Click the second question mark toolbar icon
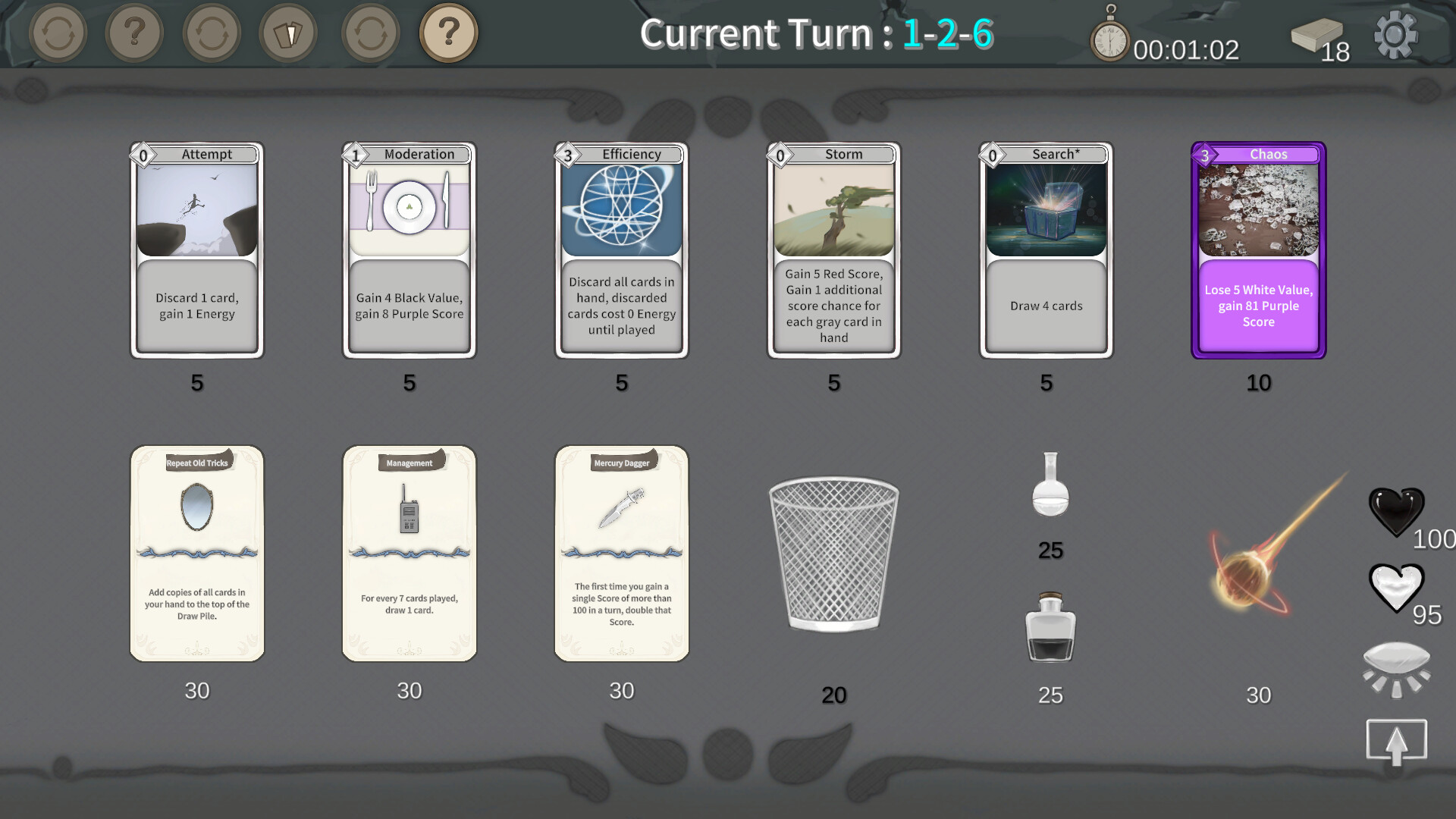The image size is (1456, 819). (135, 33)
